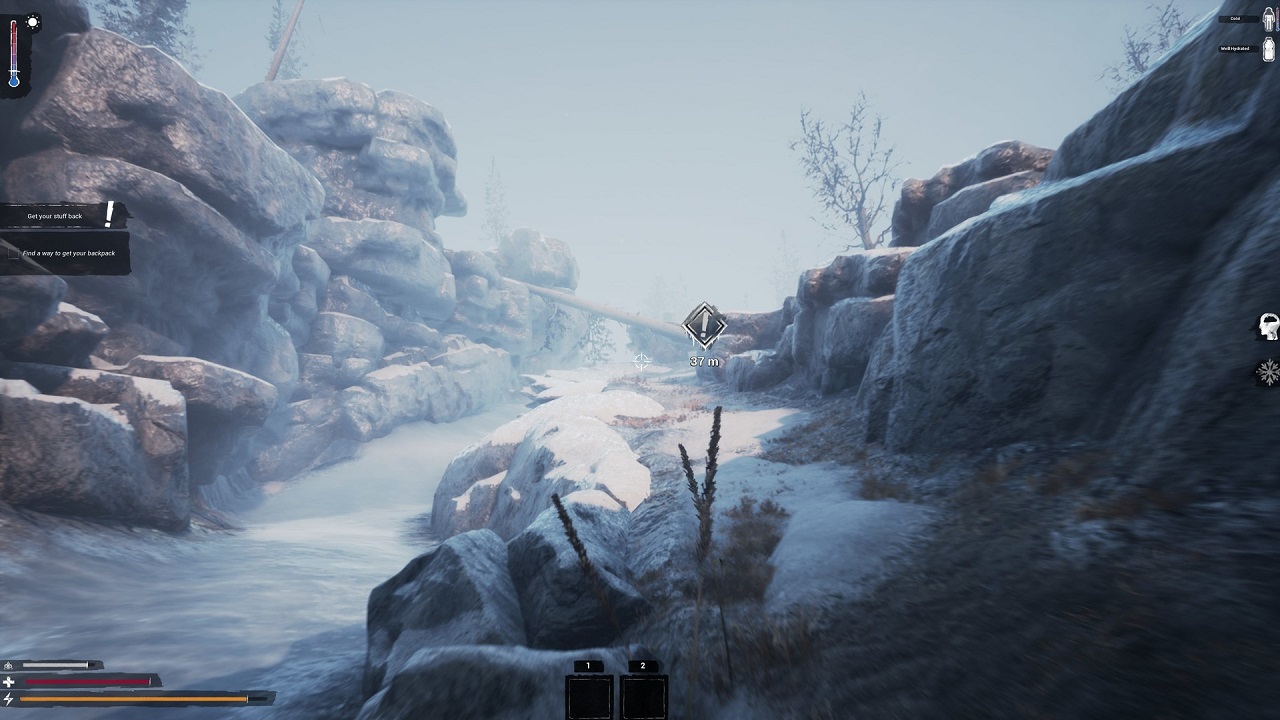Click the 37 m distance label
Screen dimensions: 1280x720
pos(705,361)
